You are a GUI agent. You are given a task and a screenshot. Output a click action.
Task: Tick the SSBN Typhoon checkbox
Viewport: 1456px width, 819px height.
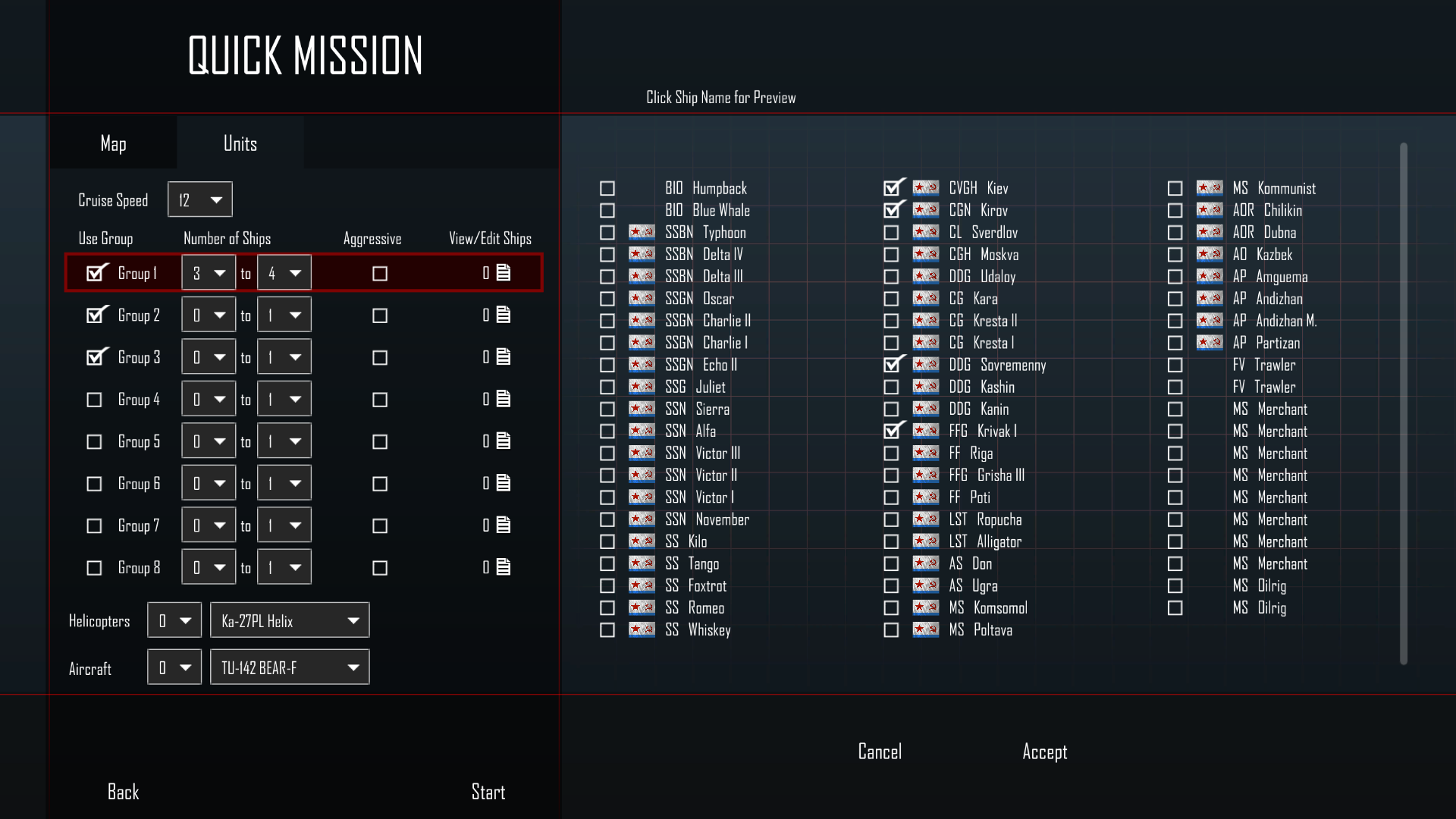click(607, 233)
